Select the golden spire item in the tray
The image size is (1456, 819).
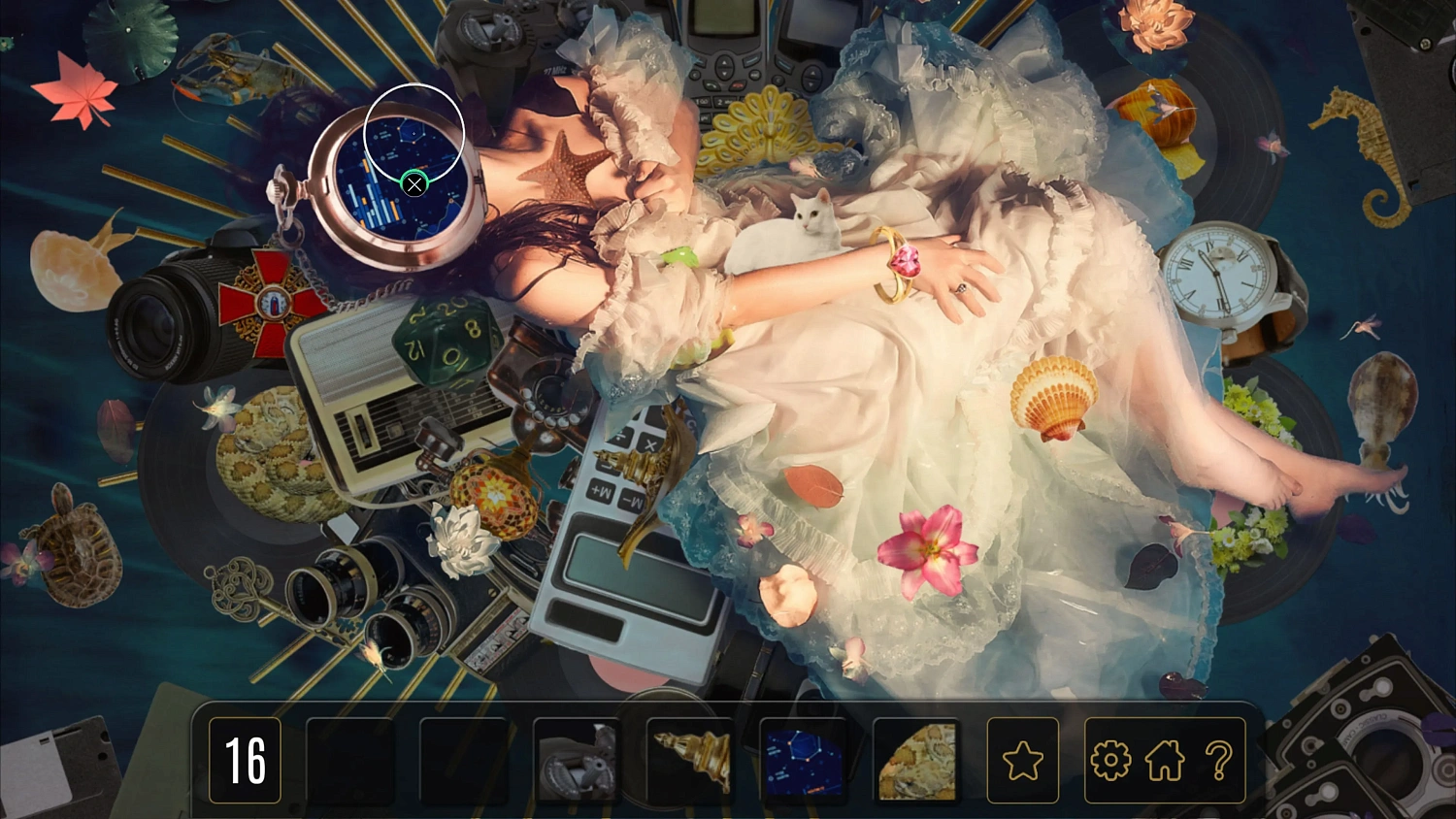point(692,761)
